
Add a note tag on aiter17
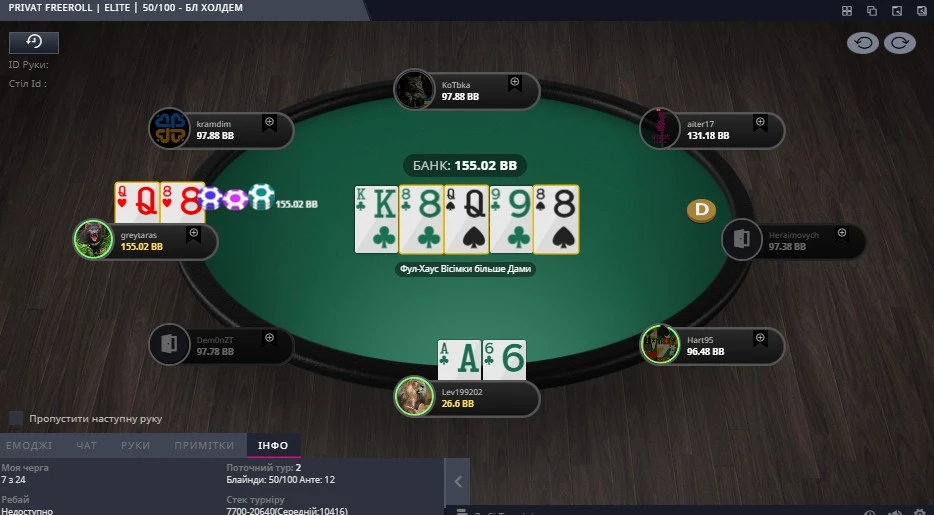[760, 121]
